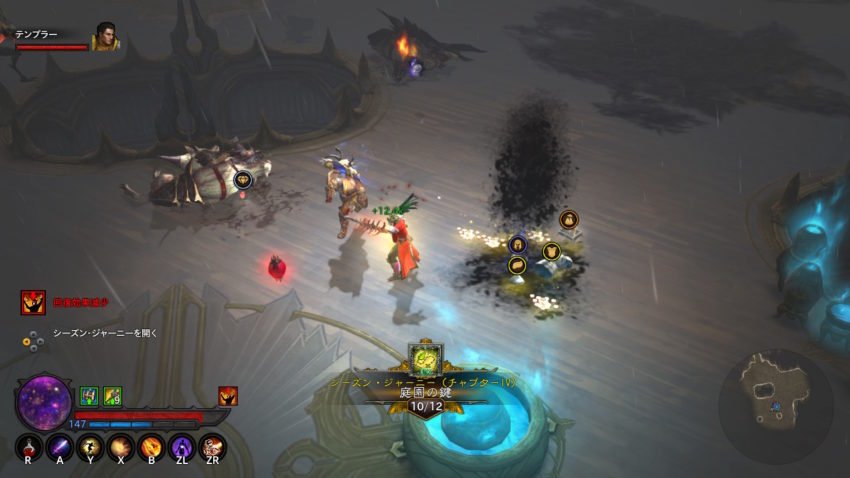Pick up the chest armor loot marker
The width and height of the screenshot is (850, 478).
[x=550, y=251]
